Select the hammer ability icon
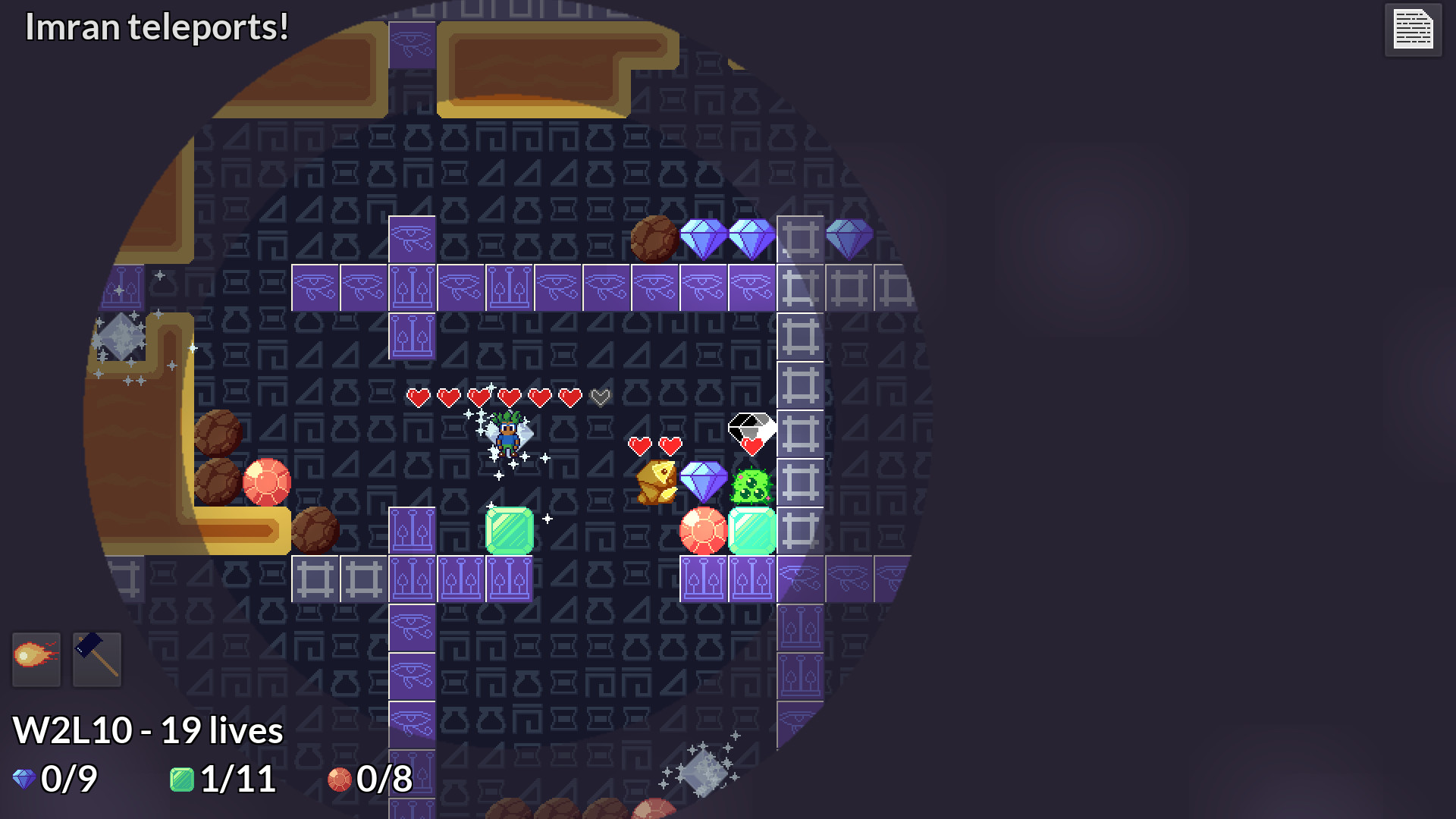 coord(96,659)
